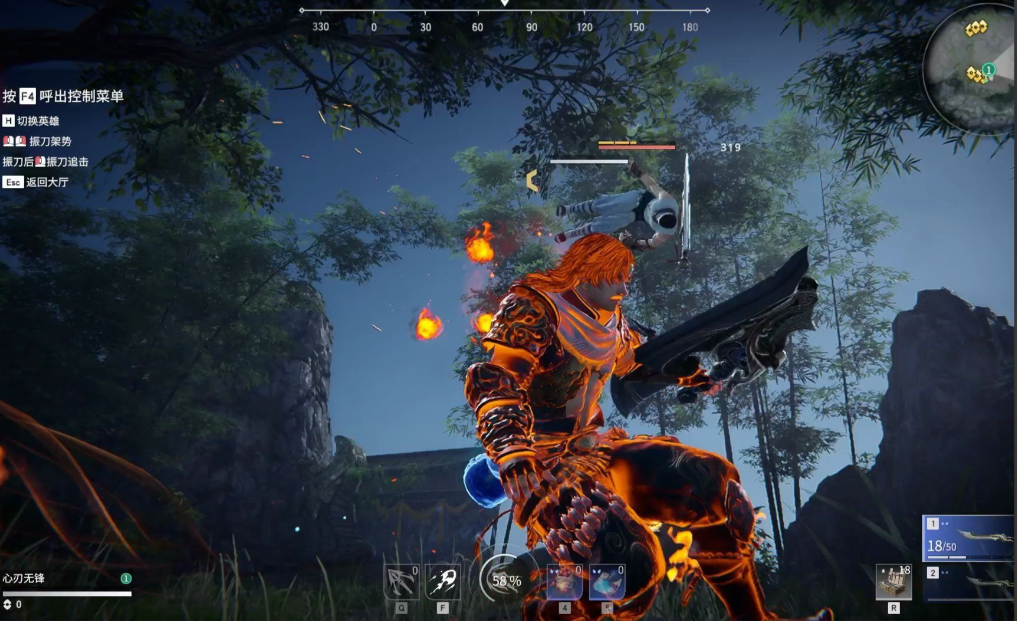The width and height of the screenshot is (1017, 621).
Task: Use the red consumable item slot
Action: [x=564, y=582]
